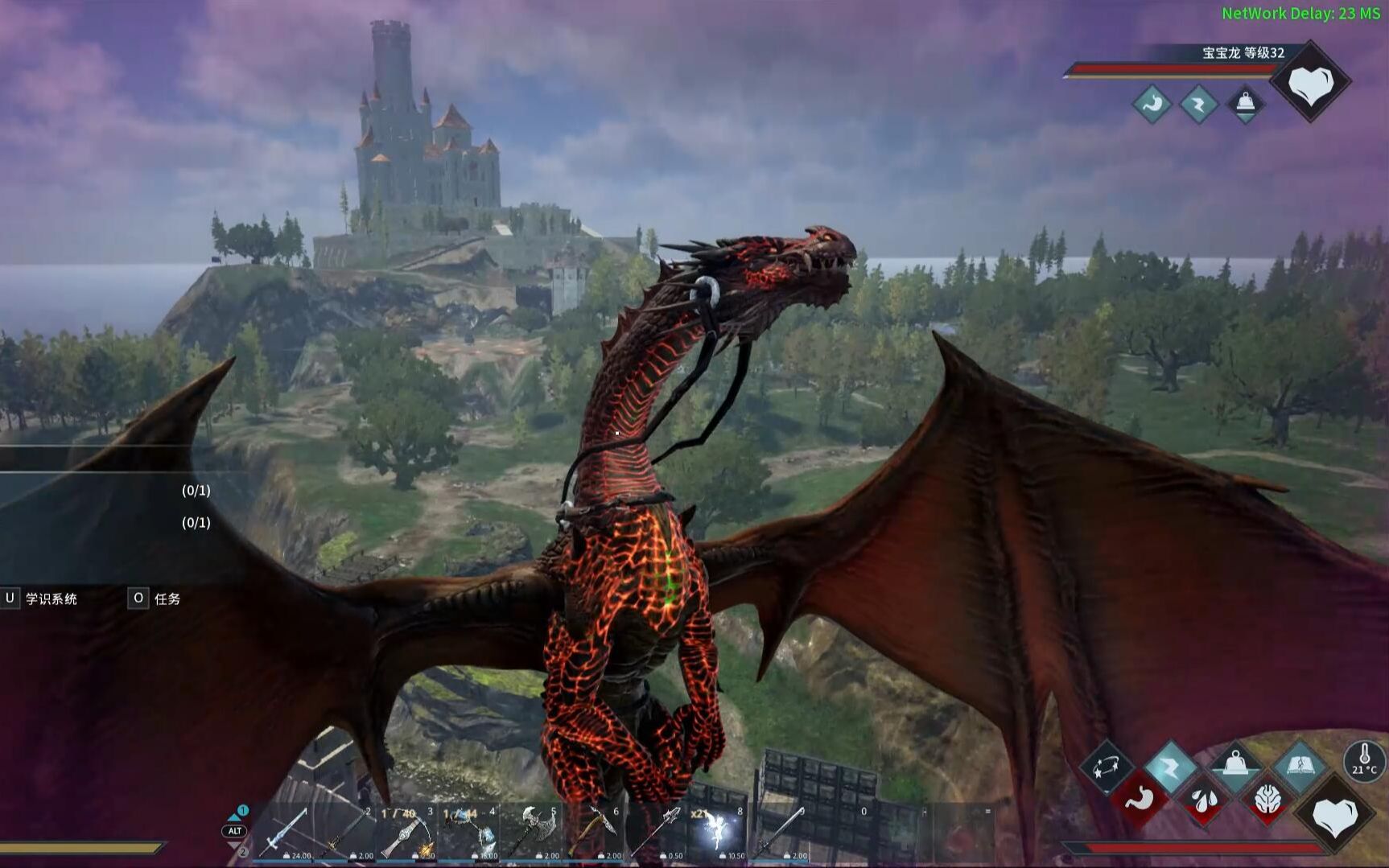Viewport: 1389px width, 868px height.
Task: Open the cracked book status icon
Action: coord(1300,765)
